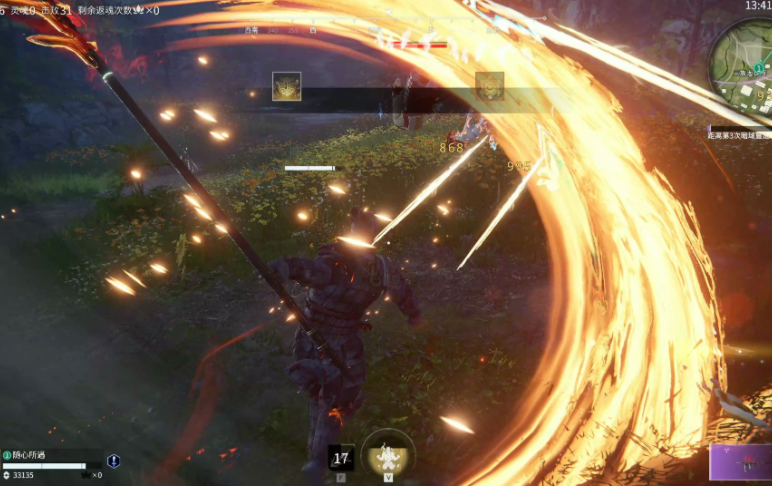The width and height of the screenshot is (772, 486).
Task: Click the left golden mask emblem
Action: coord(287,86)
